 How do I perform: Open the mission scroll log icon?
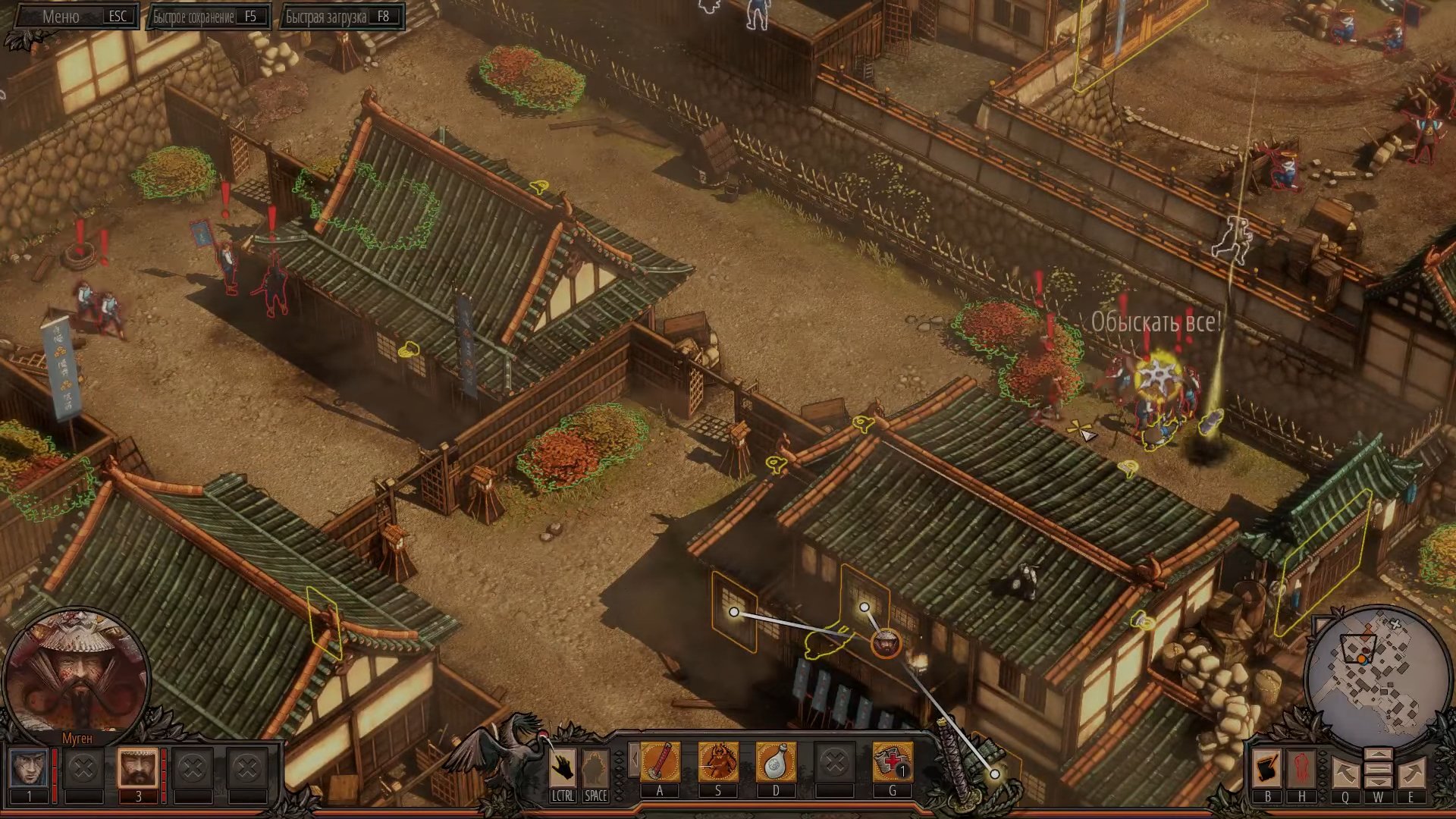[1267, 769]
